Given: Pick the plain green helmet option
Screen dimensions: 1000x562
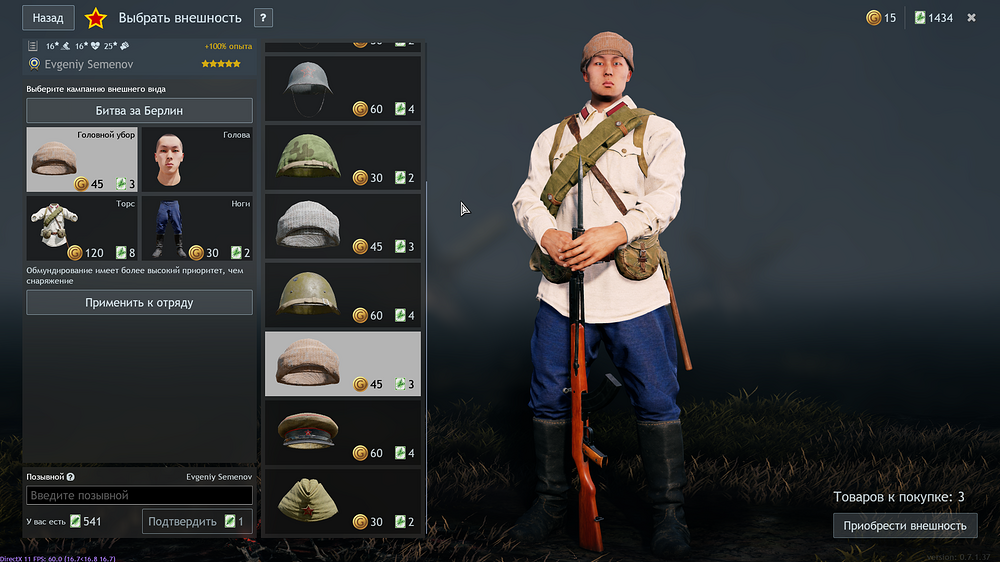Looking at the screenshot, I should (342, 295).
